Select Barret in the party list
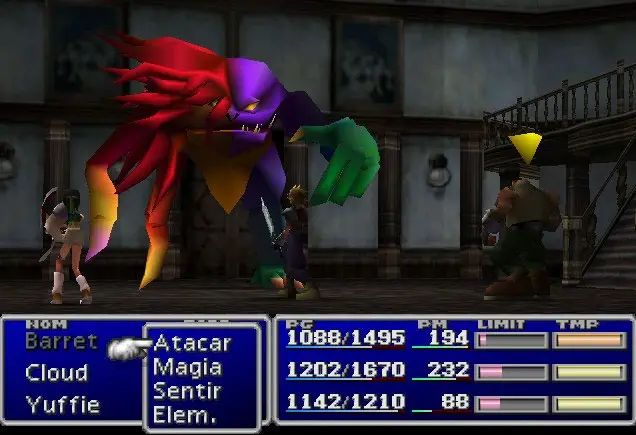This screenshot has height=435, width=636. [x=61, y=341]
